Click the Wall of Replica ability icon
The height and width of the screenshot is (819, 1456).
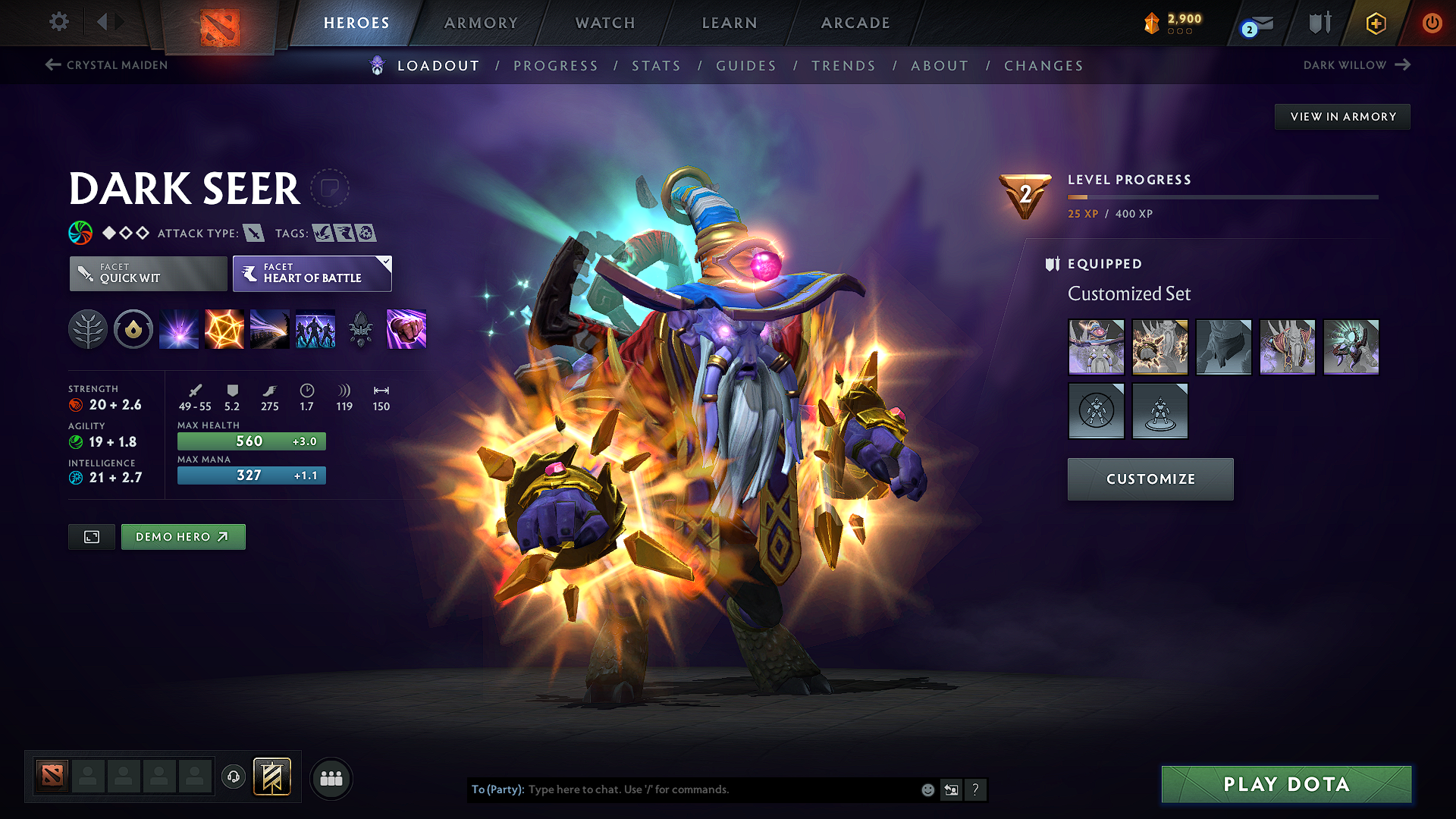[x=315, y=329]
